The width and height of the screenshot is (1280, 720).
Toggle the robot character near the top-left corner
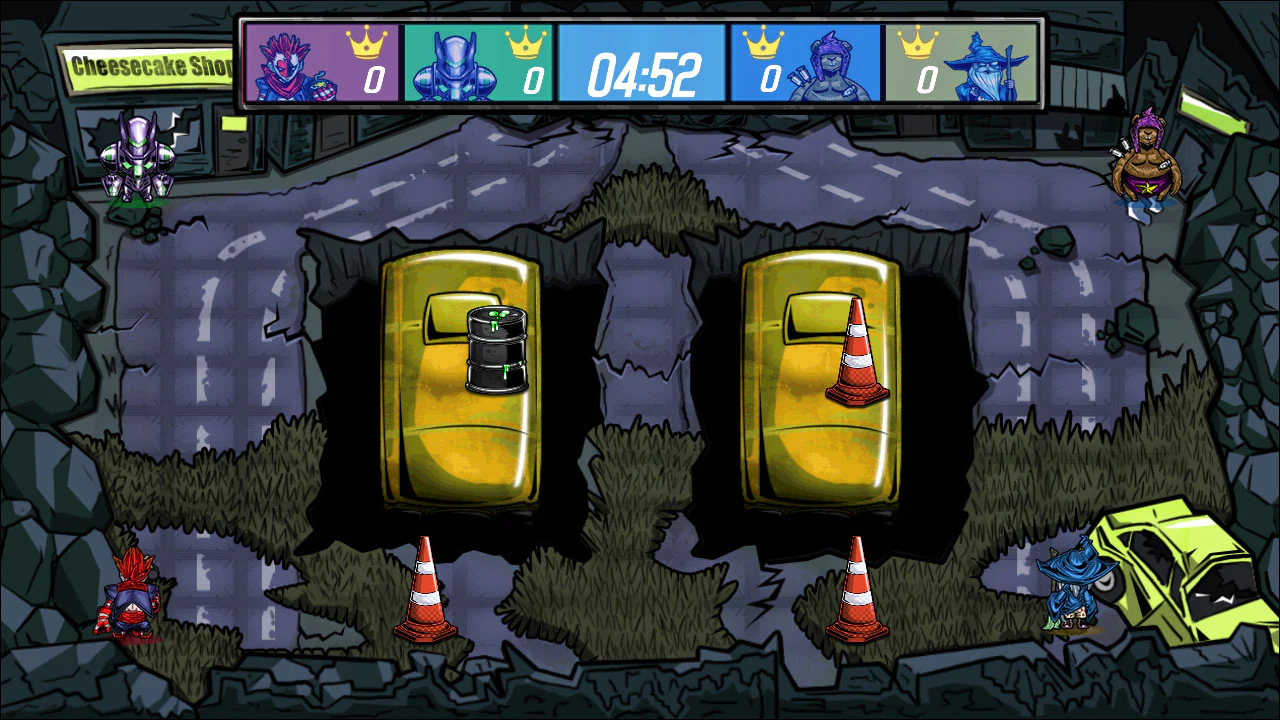pos(135,155)
